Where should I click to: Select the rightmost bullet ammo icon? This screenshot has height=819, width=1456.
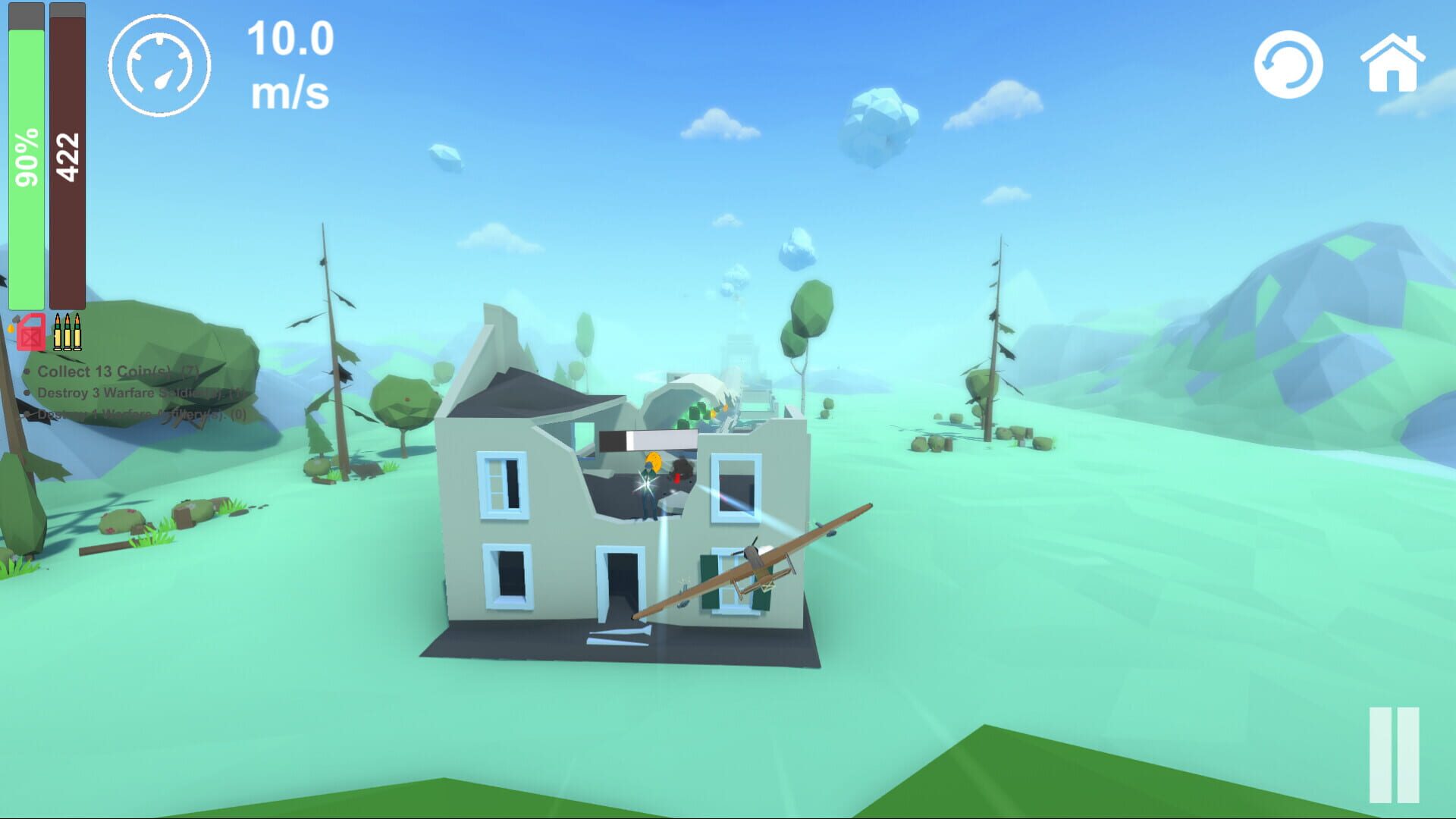77,334
